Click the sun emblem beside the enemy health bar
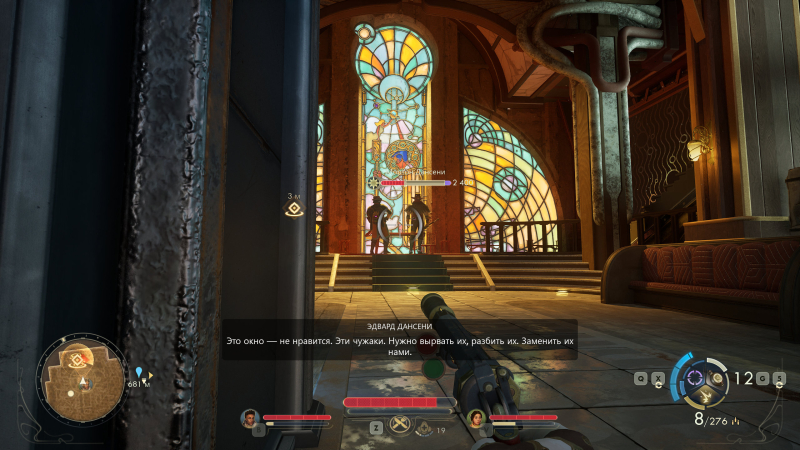The image size is (800, 450). tap(373, 183)
